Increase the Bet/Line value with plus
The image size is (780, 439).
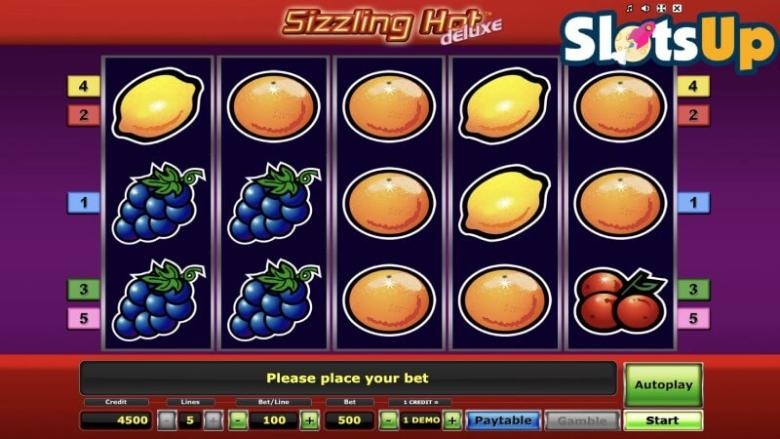point(309,421)
